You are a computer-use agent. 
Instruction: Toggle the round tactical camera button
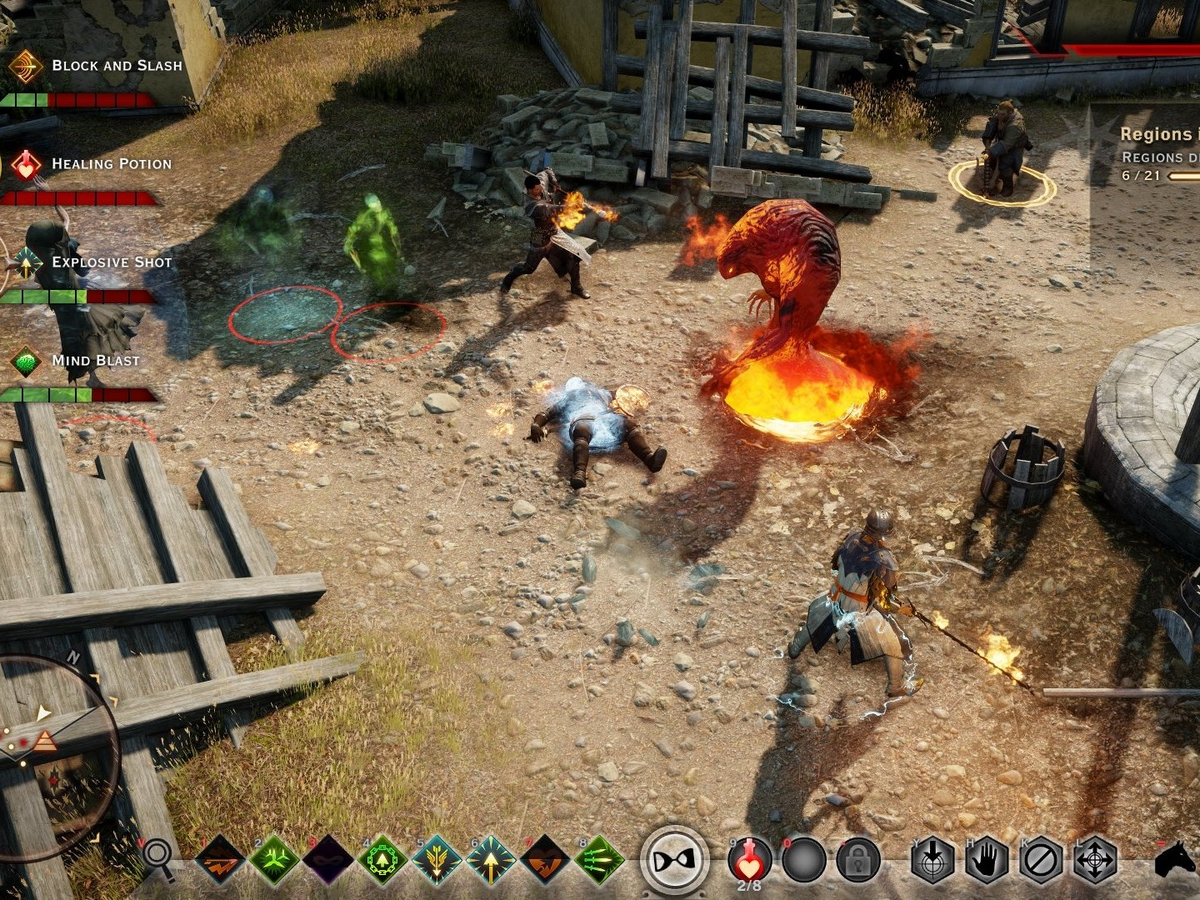tap(675, 860)
